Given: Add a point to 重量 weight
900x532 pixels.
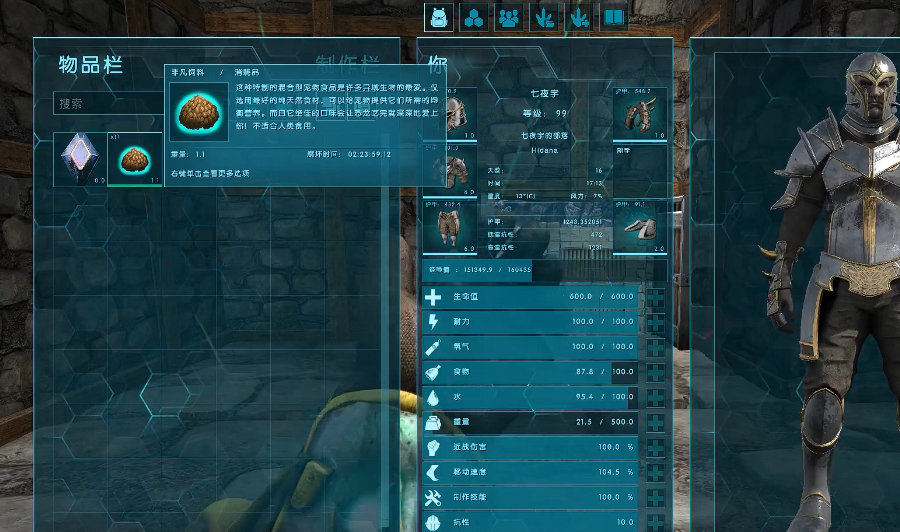Looking at the screenshot, I should point(655,423).
